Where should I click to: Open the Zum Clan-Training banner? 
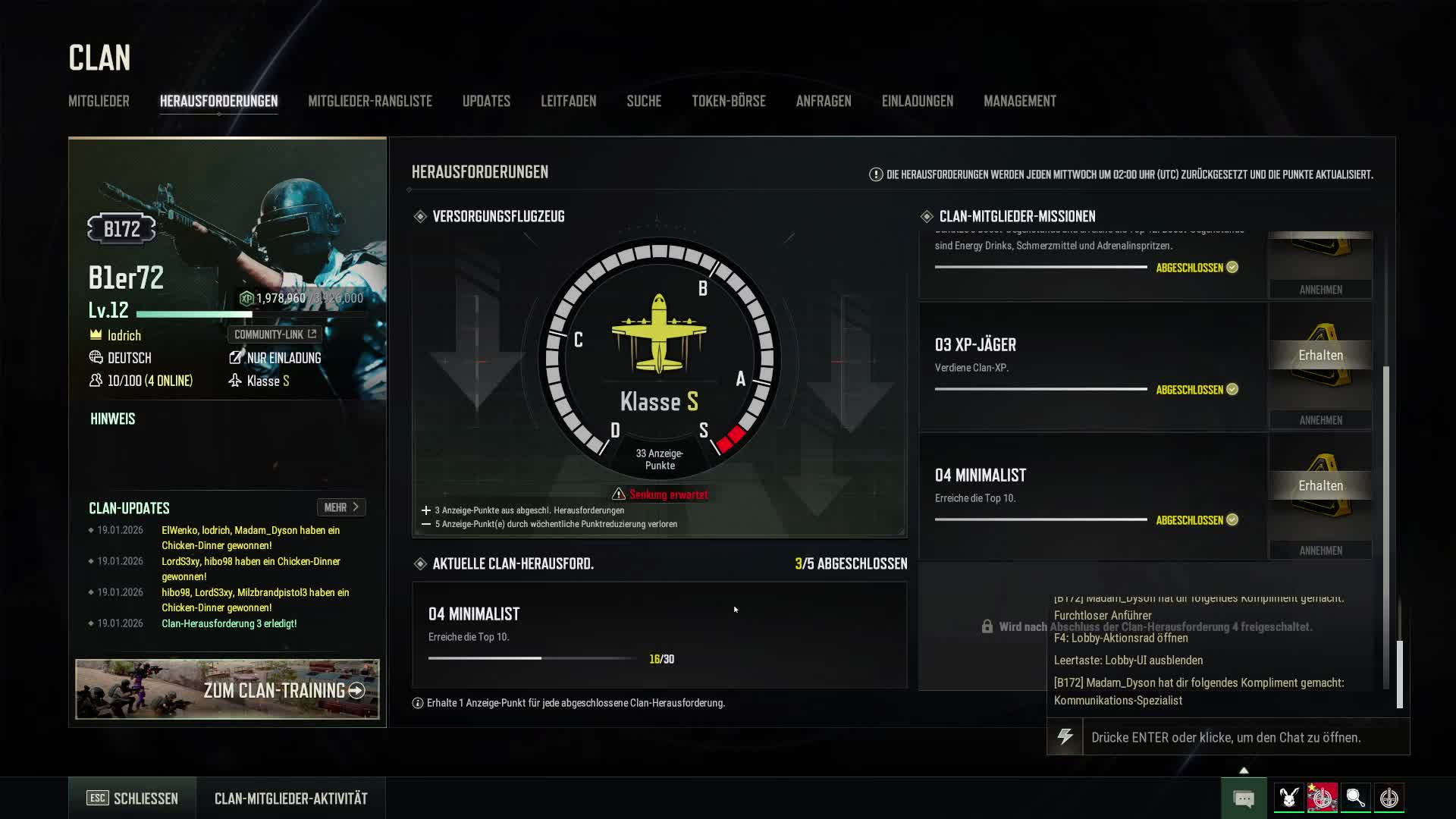click(x=227, y=689)
